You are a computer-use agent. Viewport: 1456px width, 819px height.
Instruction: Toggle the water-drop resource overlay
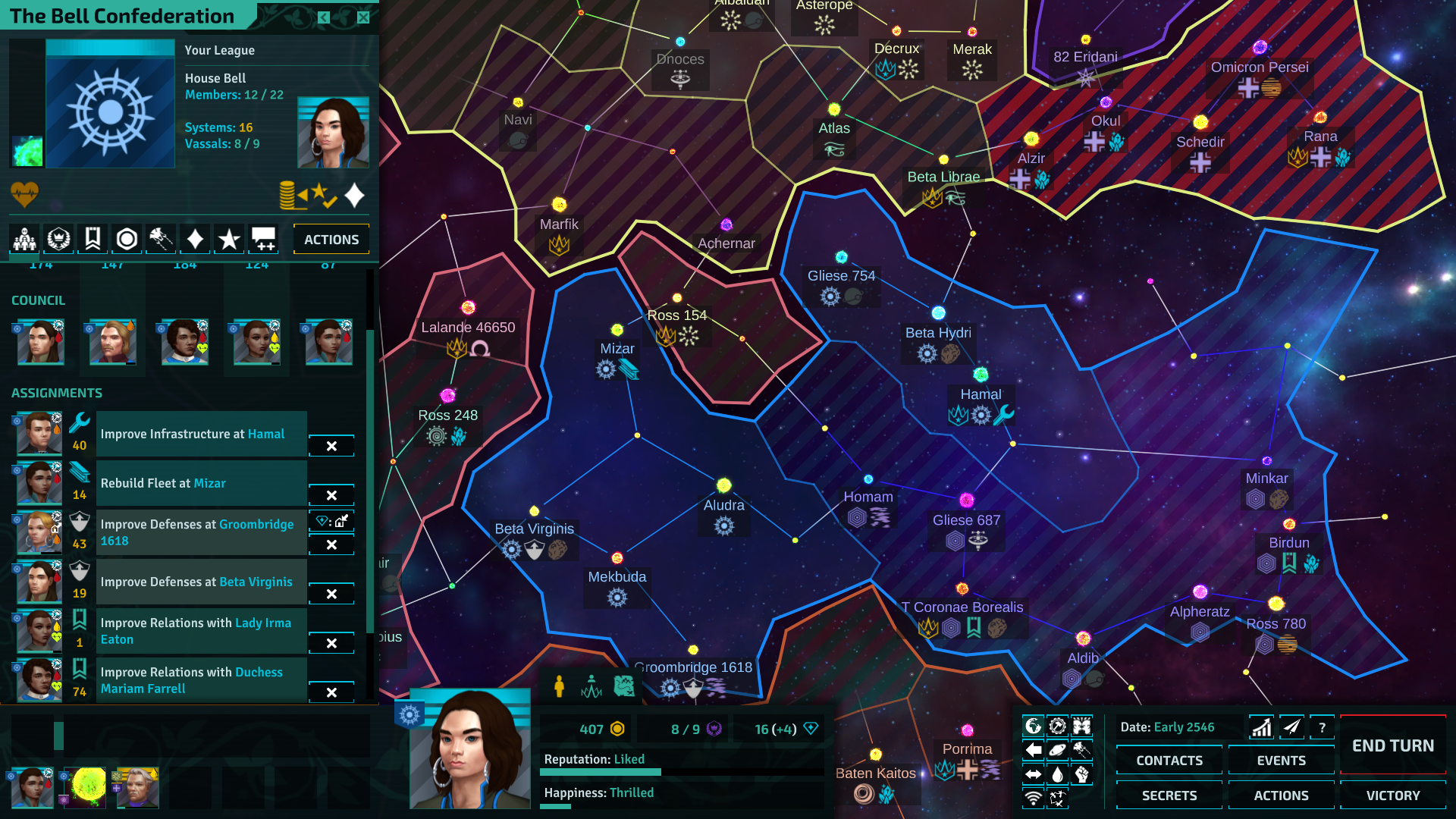tap(1057, 774)
